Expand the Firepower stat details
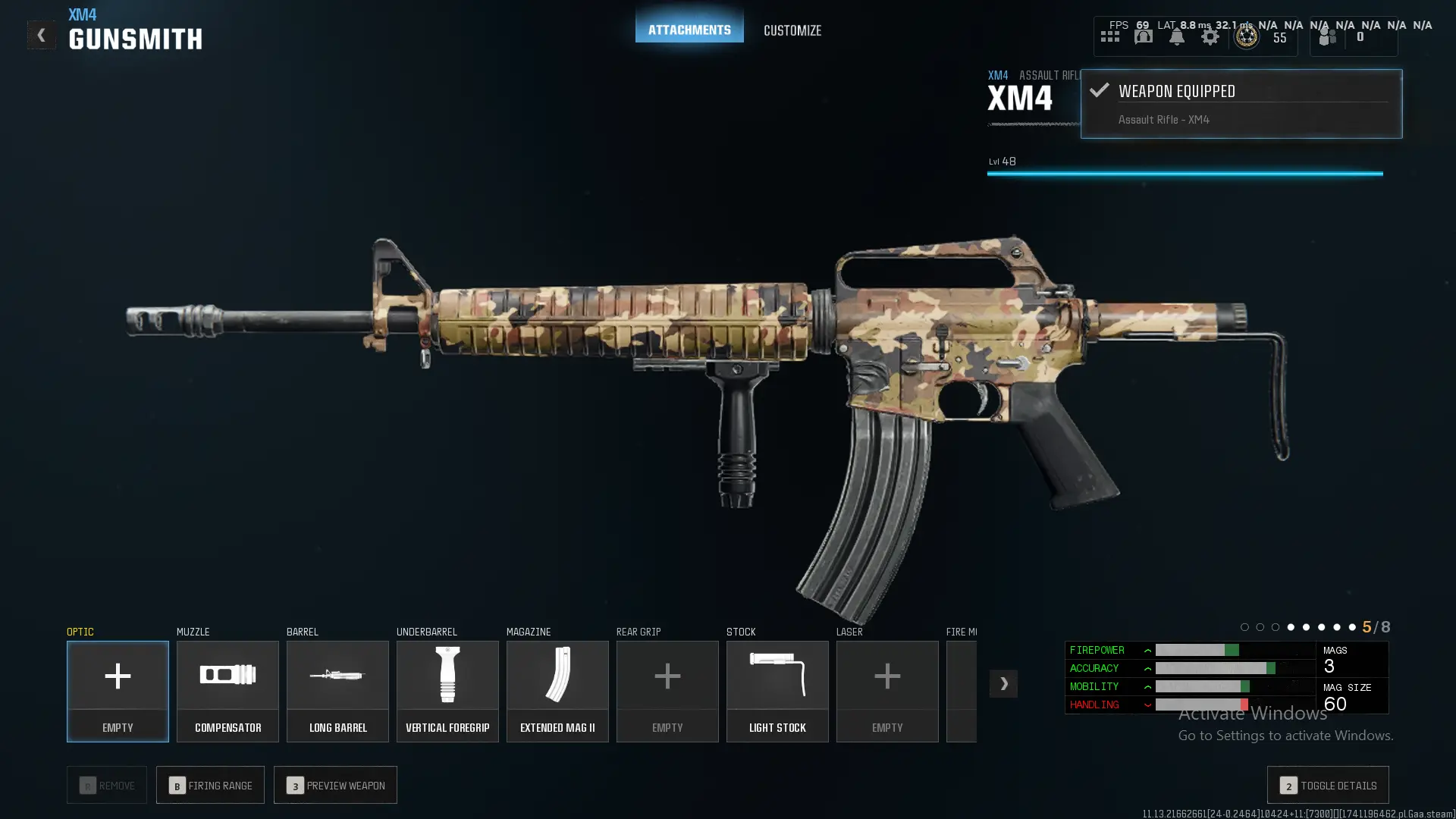Image resolution: width=1456 pixels, height=819 pixels. [1147, 650]
